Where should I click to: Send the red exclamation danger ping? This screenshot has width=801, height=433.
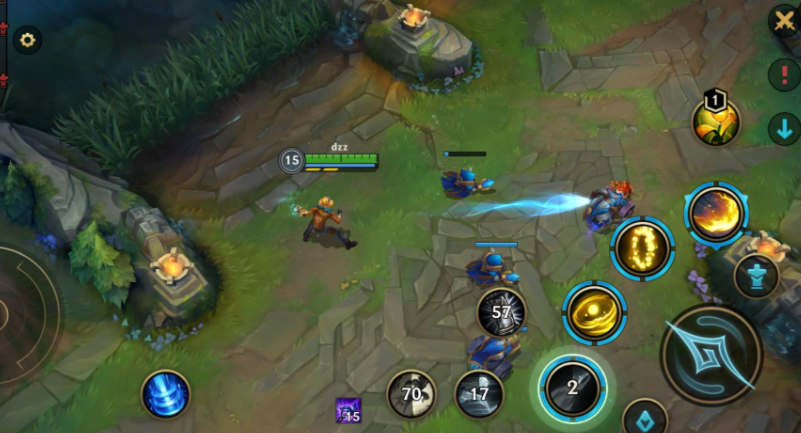click(784, 74)
